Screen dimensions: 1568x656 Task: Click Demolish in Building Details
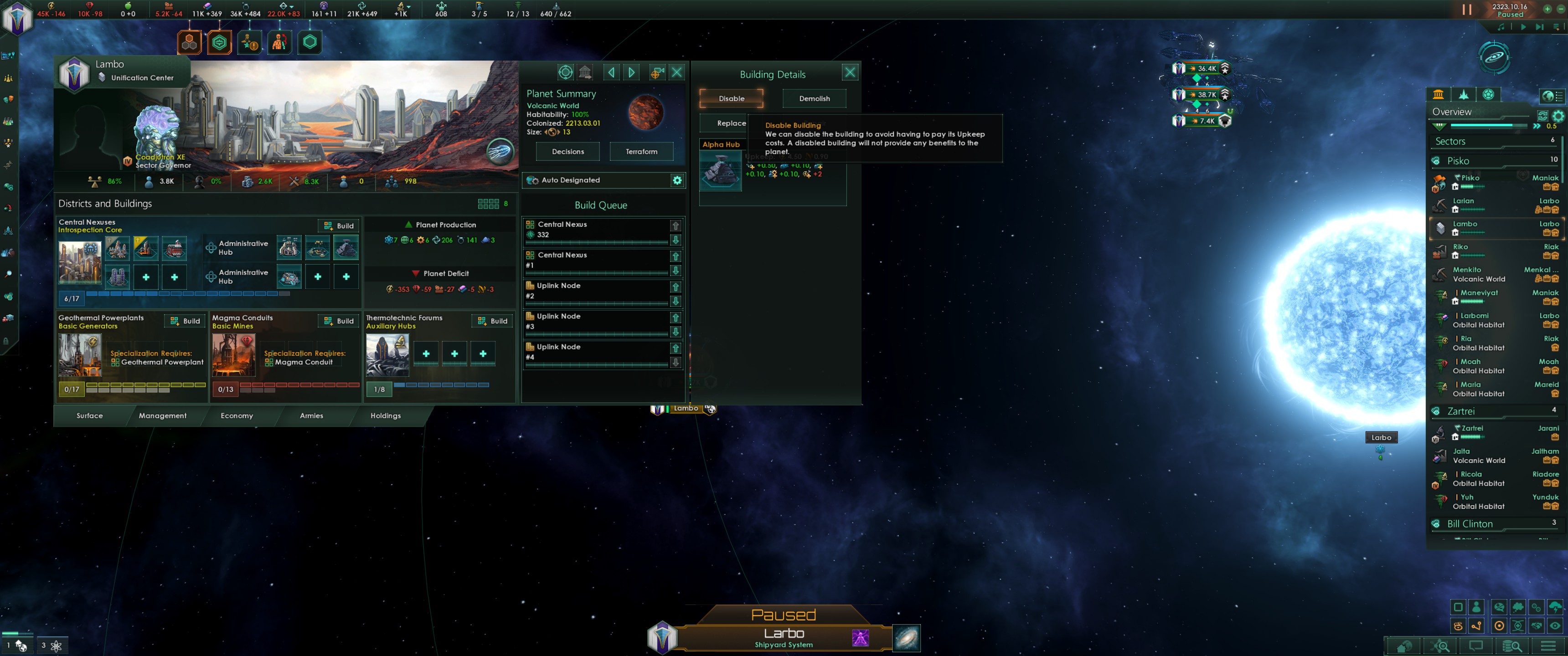point(814,98)
